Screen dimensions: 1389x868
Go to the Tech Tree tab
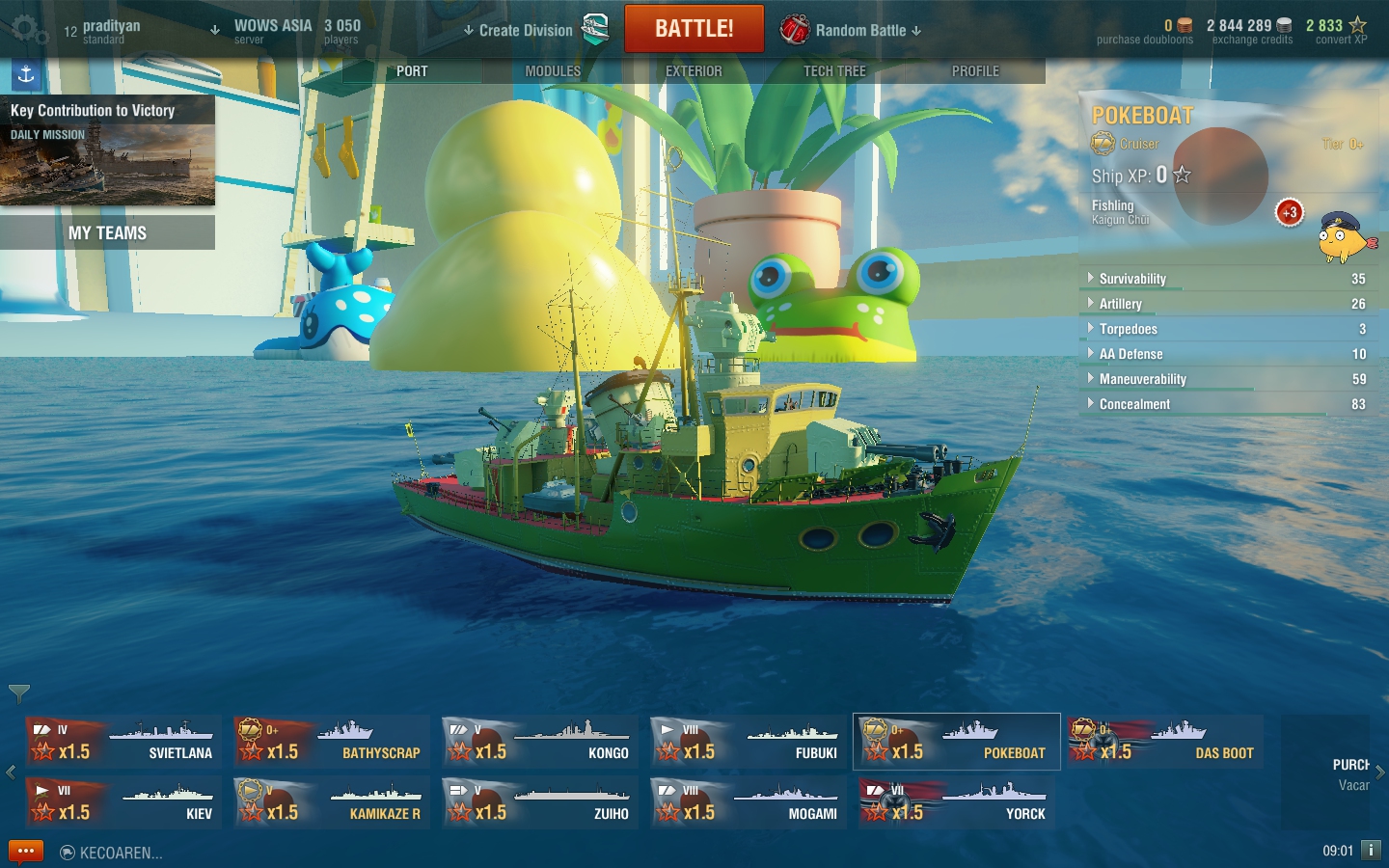(834, 71)
